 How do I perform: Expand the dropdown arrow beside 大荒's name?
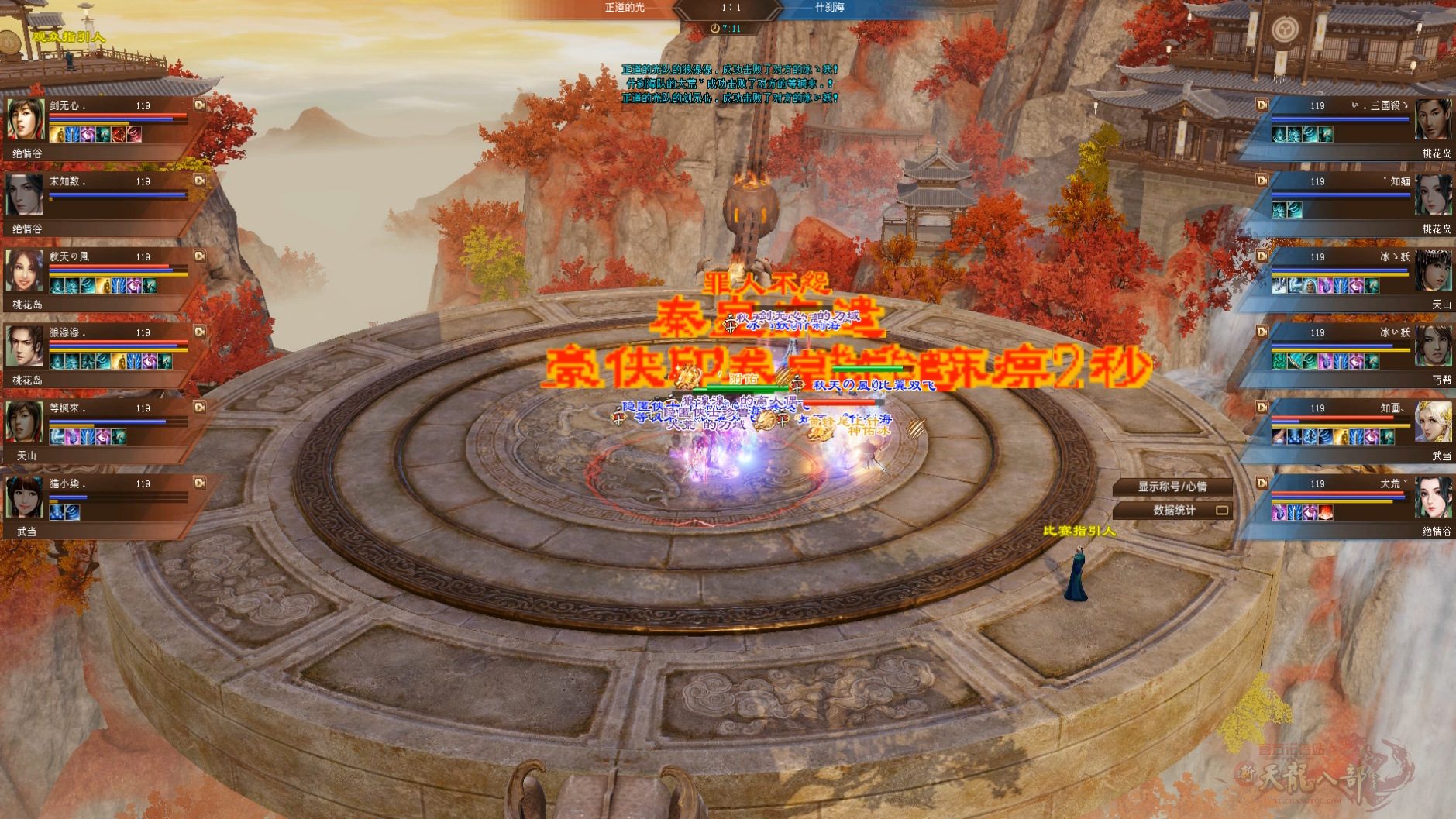(x=1406, y=481)
